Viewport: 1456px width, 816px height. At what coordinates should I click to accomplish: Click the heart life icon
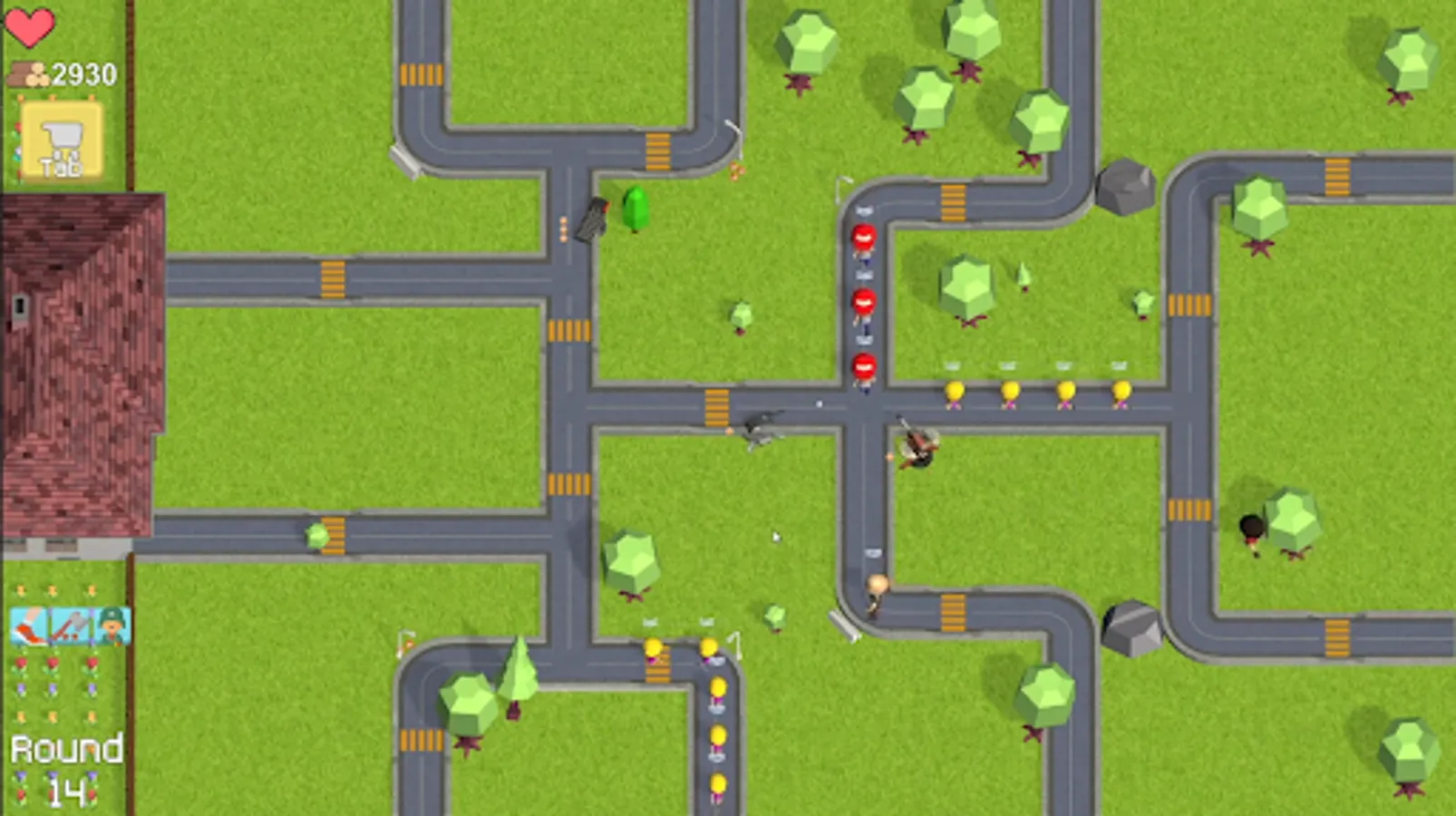(x=29, y=25)
